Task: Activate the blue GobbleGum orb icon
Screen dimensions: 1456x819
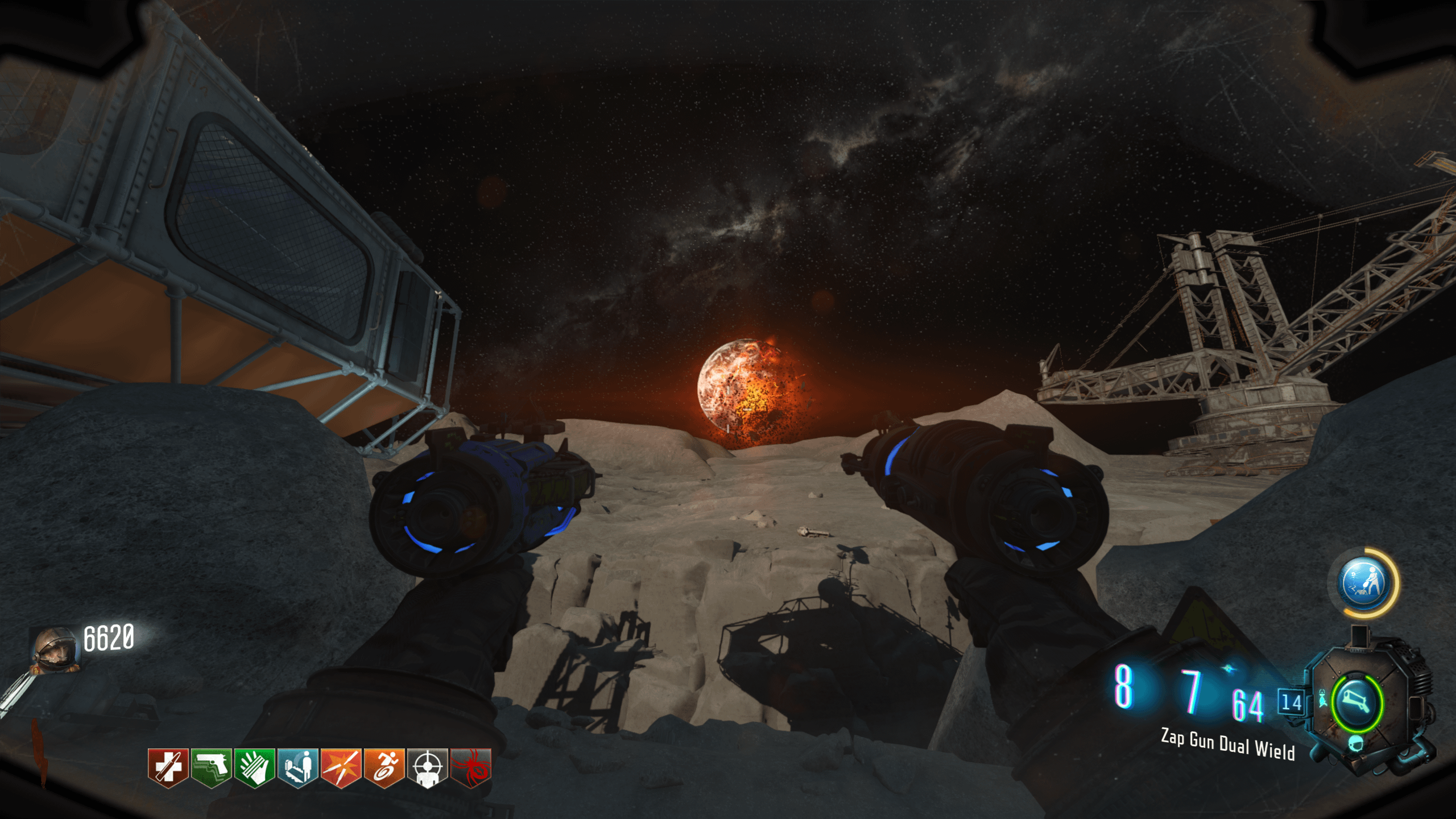Action: [1363, 584]
